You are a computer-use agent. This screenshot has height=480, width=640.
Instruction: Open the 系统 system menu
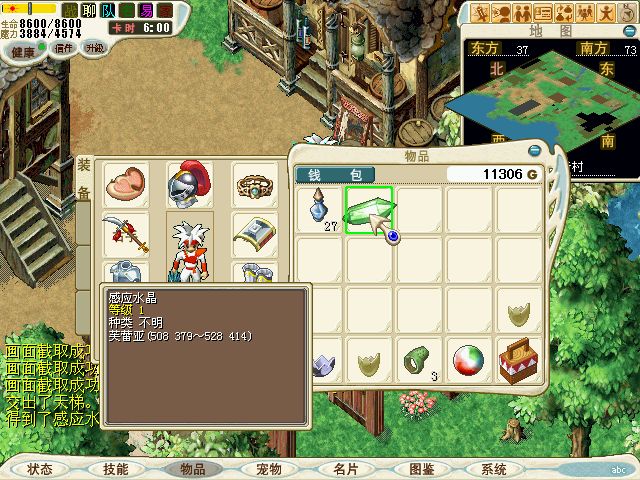pos(494,469)
